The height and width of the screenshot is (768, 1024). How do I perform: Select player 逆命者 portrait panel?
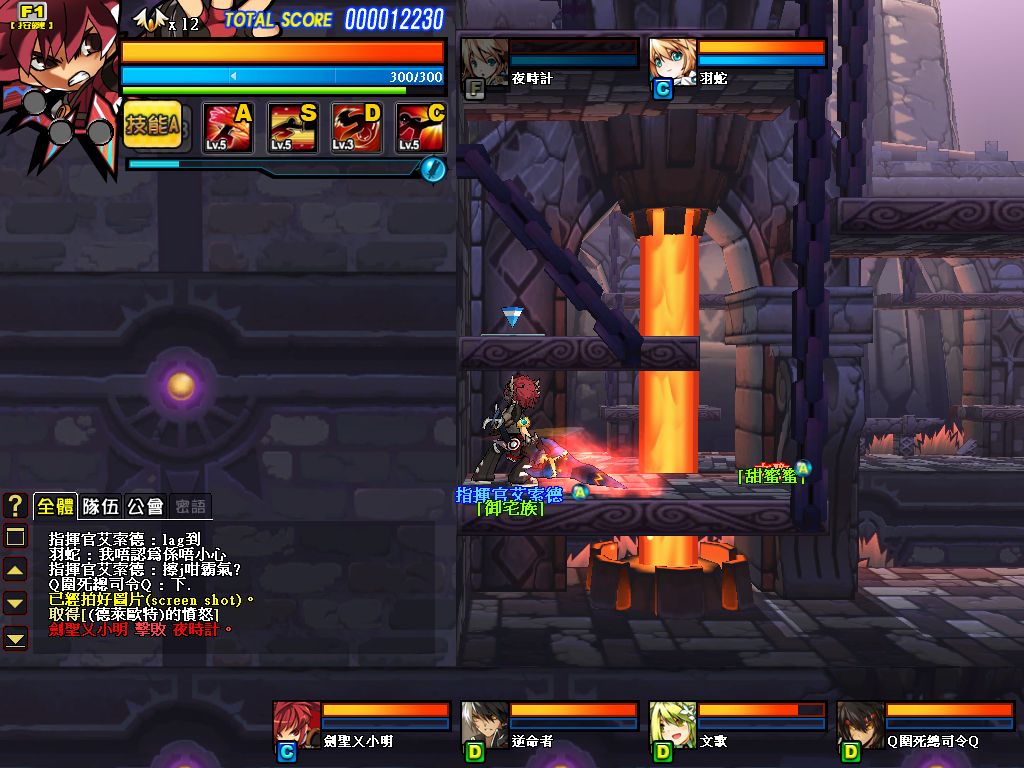coord(485,725)
